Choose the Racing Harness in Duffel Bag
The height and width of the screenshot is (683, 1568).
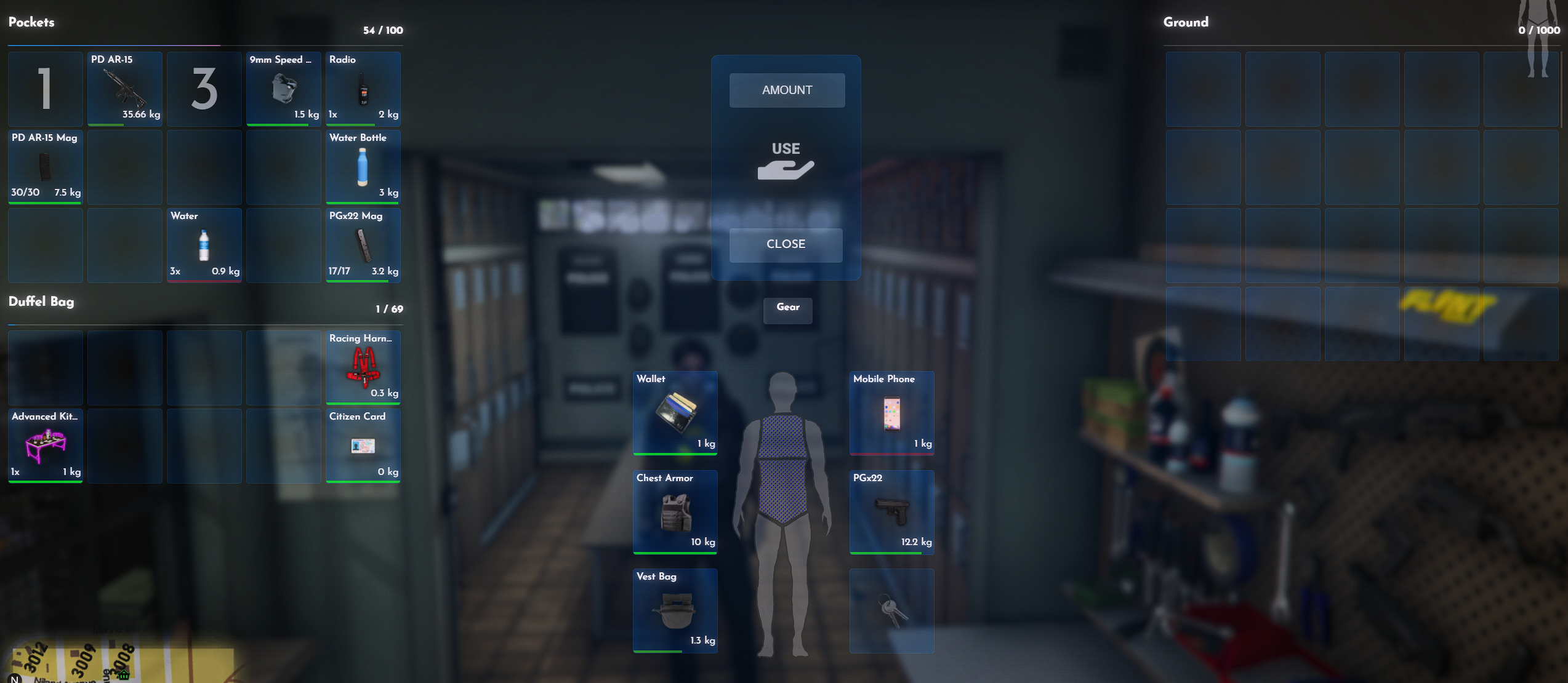(x=363, y=367)
